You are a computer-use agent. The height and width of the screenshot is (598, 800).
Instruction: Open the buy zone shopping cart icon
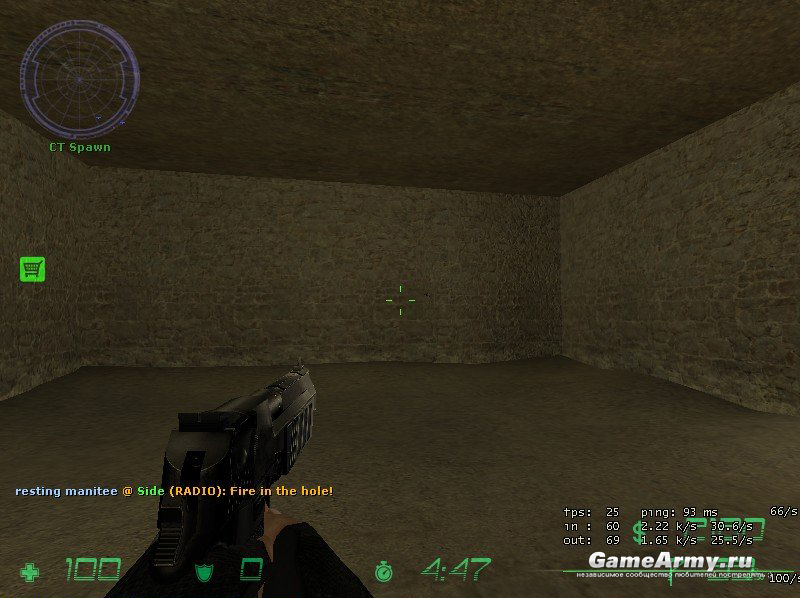pyautogui.click(x=33, y=268)
